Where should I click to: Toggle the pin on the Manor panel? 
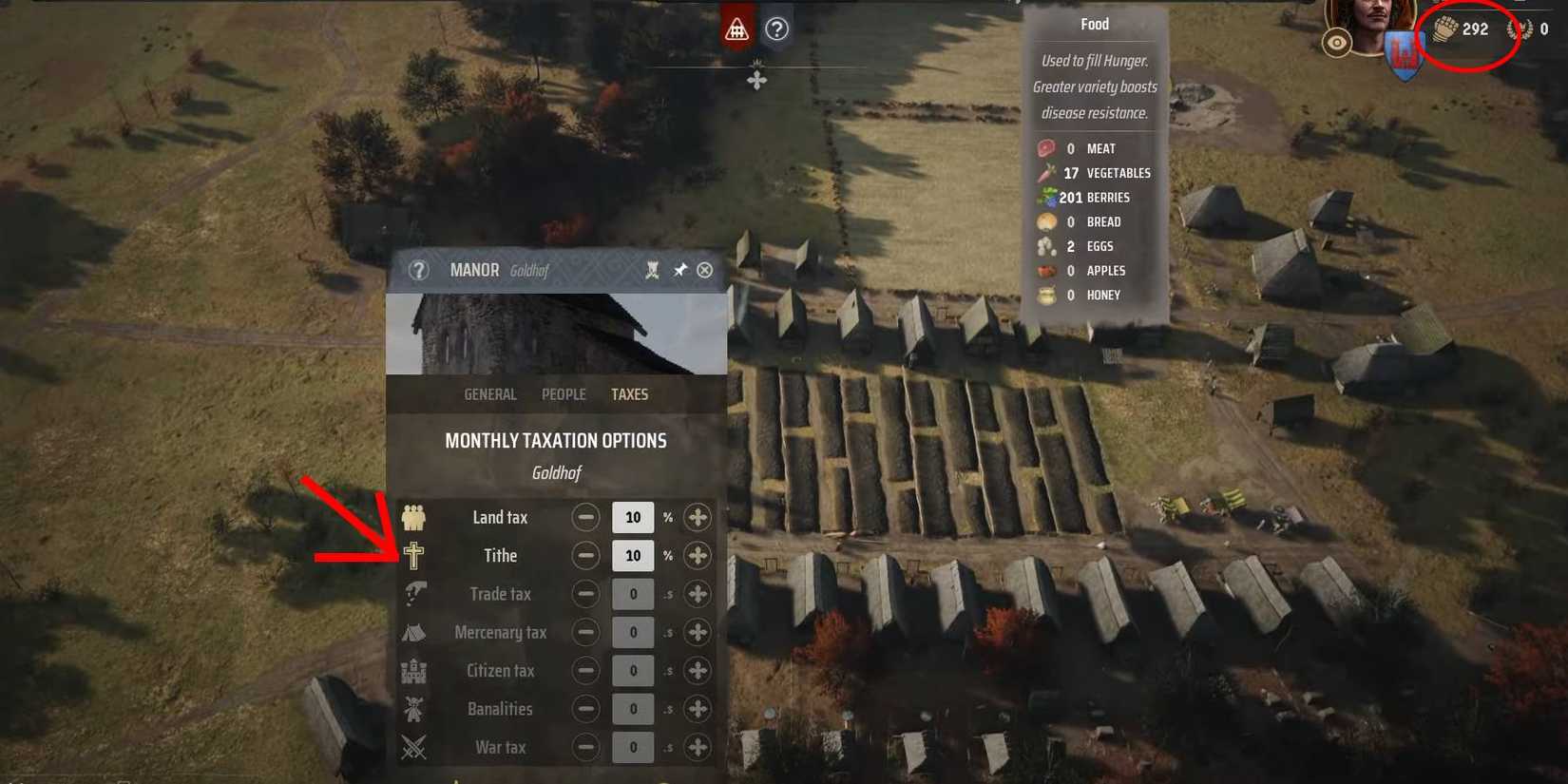click(x=679, y=271)
